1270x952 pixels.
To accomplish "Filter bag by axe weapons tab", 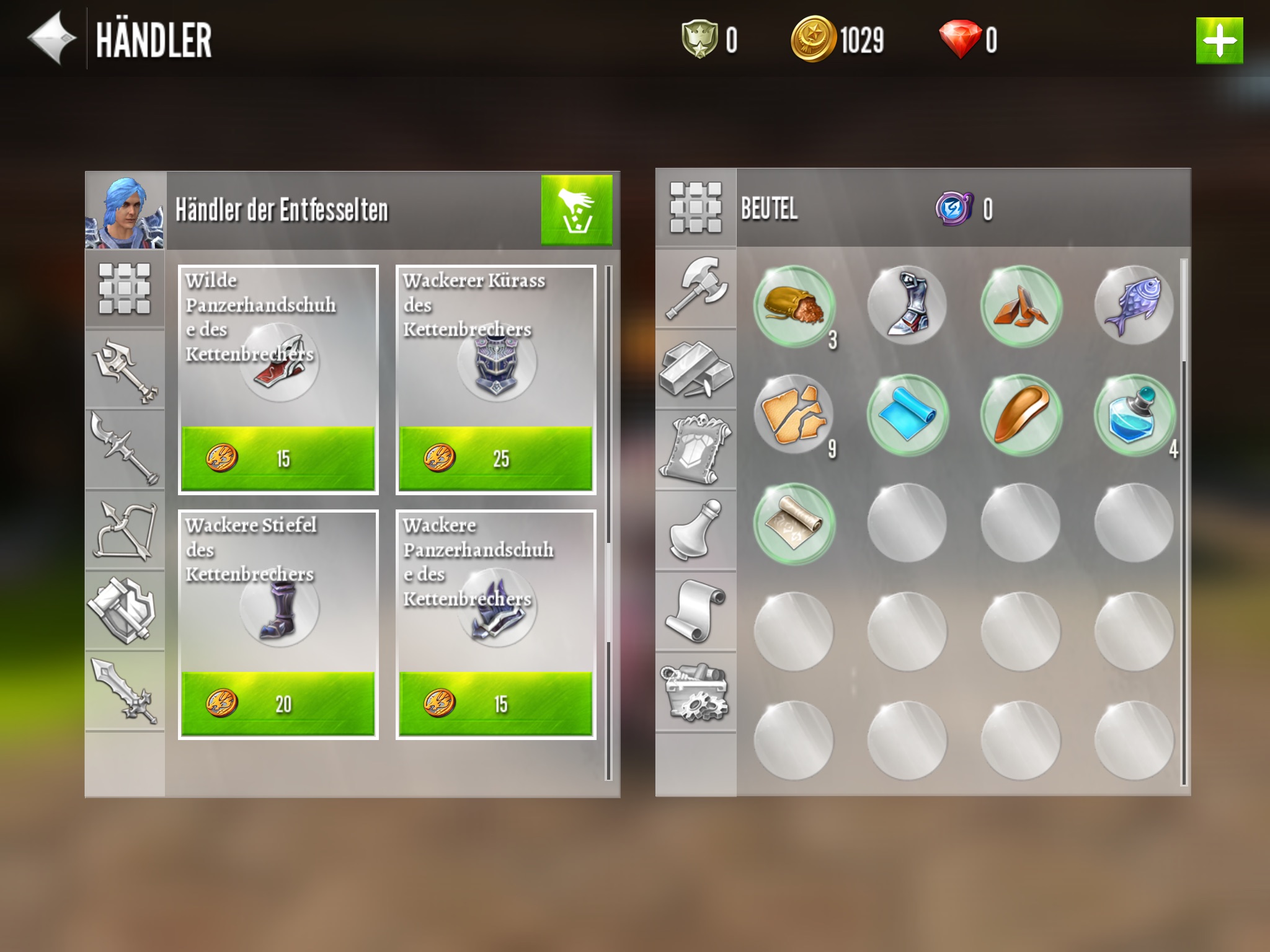I will click(696, 288).
